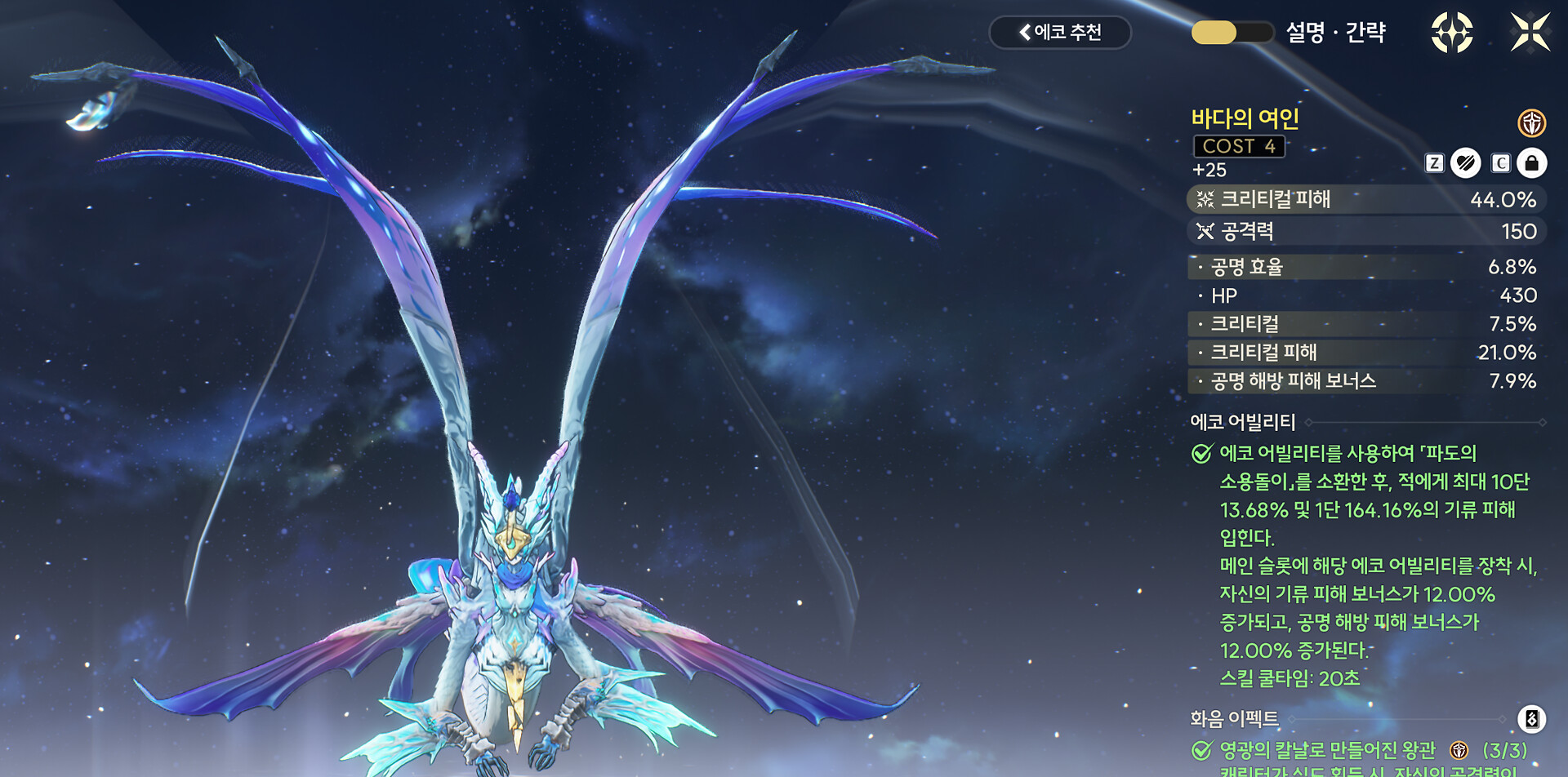This screenshot has height=777, width=1568.
Task: Toggle the padlock lock button
Action: 1531,163
